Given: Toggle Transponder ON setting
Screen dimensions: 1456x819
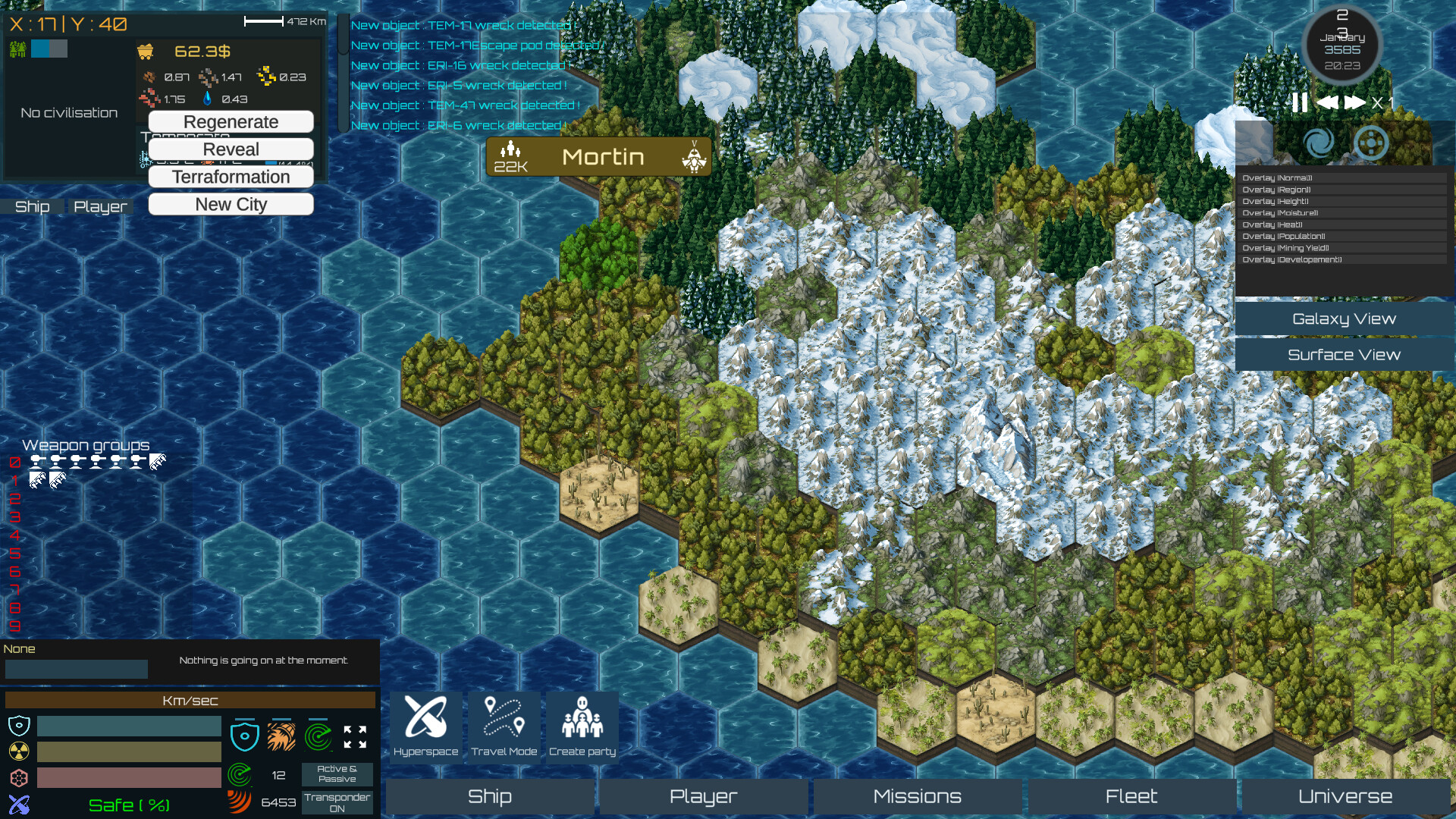Looking at the screenshot, I should [336, 802].
